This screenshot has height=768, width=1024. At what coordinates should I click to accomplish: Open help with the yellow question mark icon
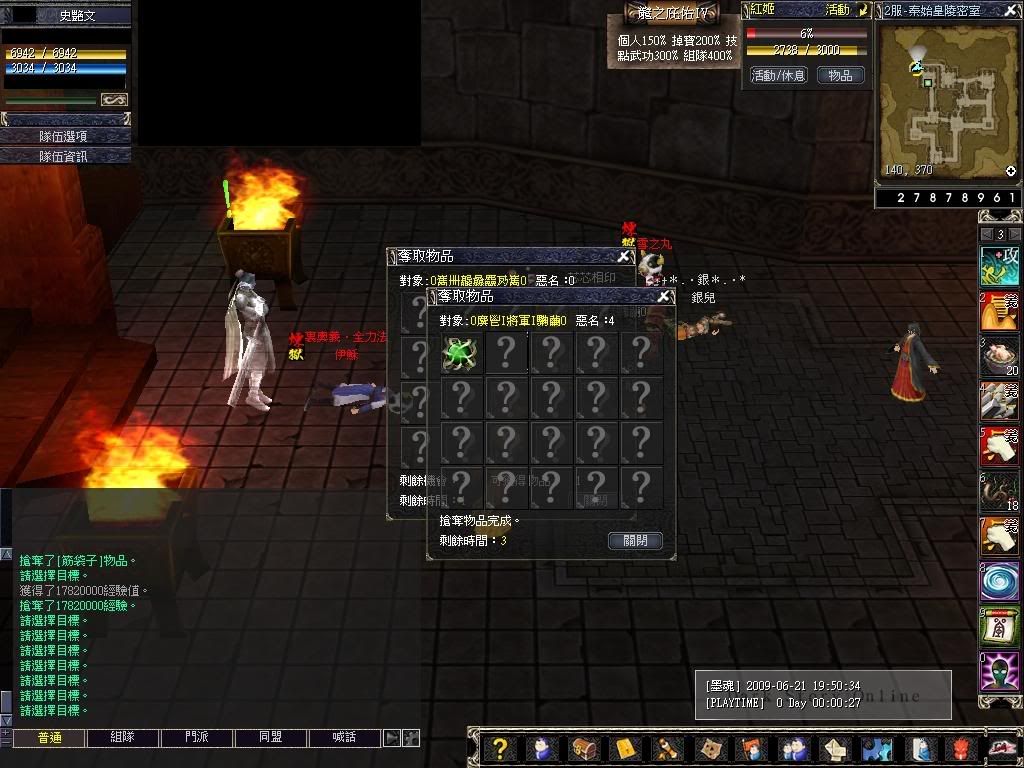[501, 748]
